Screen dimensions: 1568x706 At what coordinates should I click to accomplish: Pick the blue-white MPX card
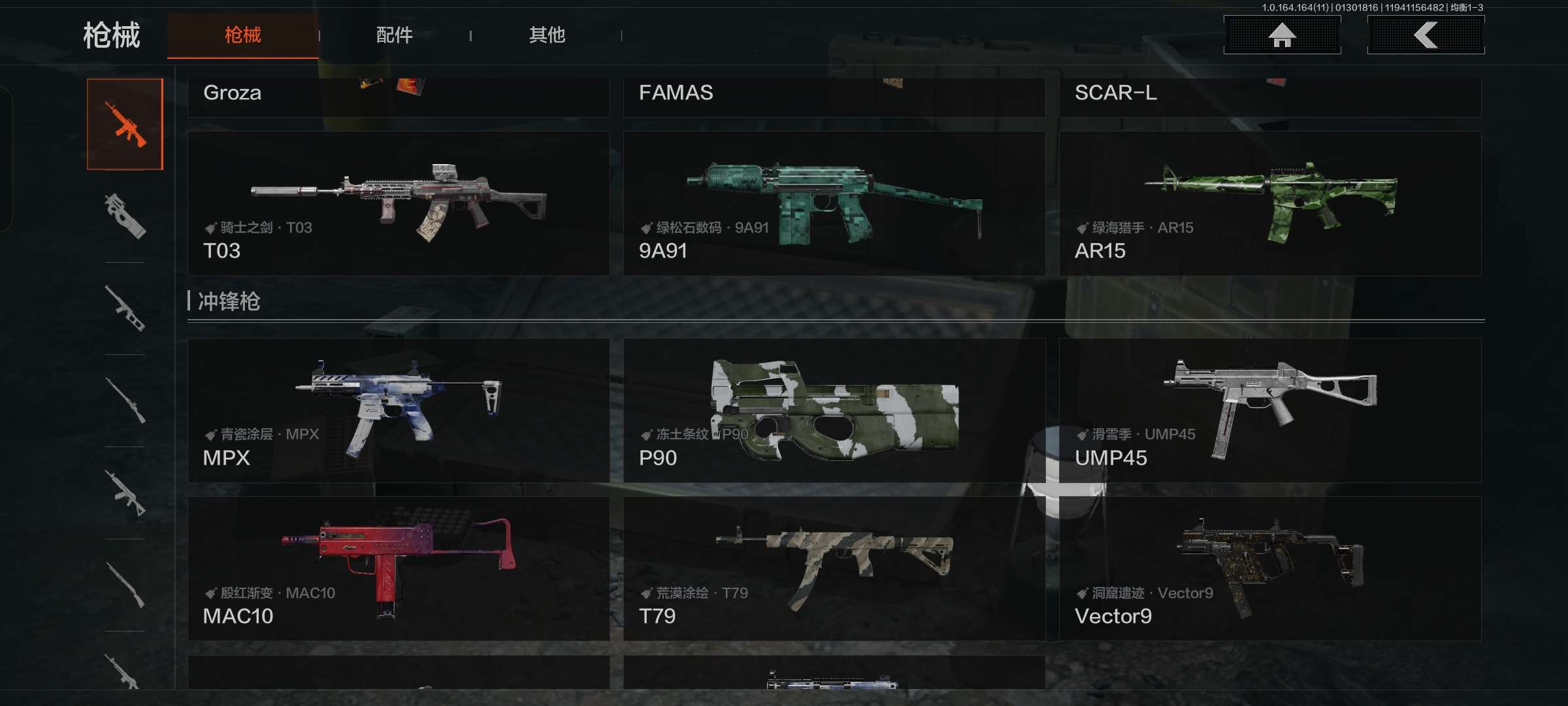tap(399, 411)
